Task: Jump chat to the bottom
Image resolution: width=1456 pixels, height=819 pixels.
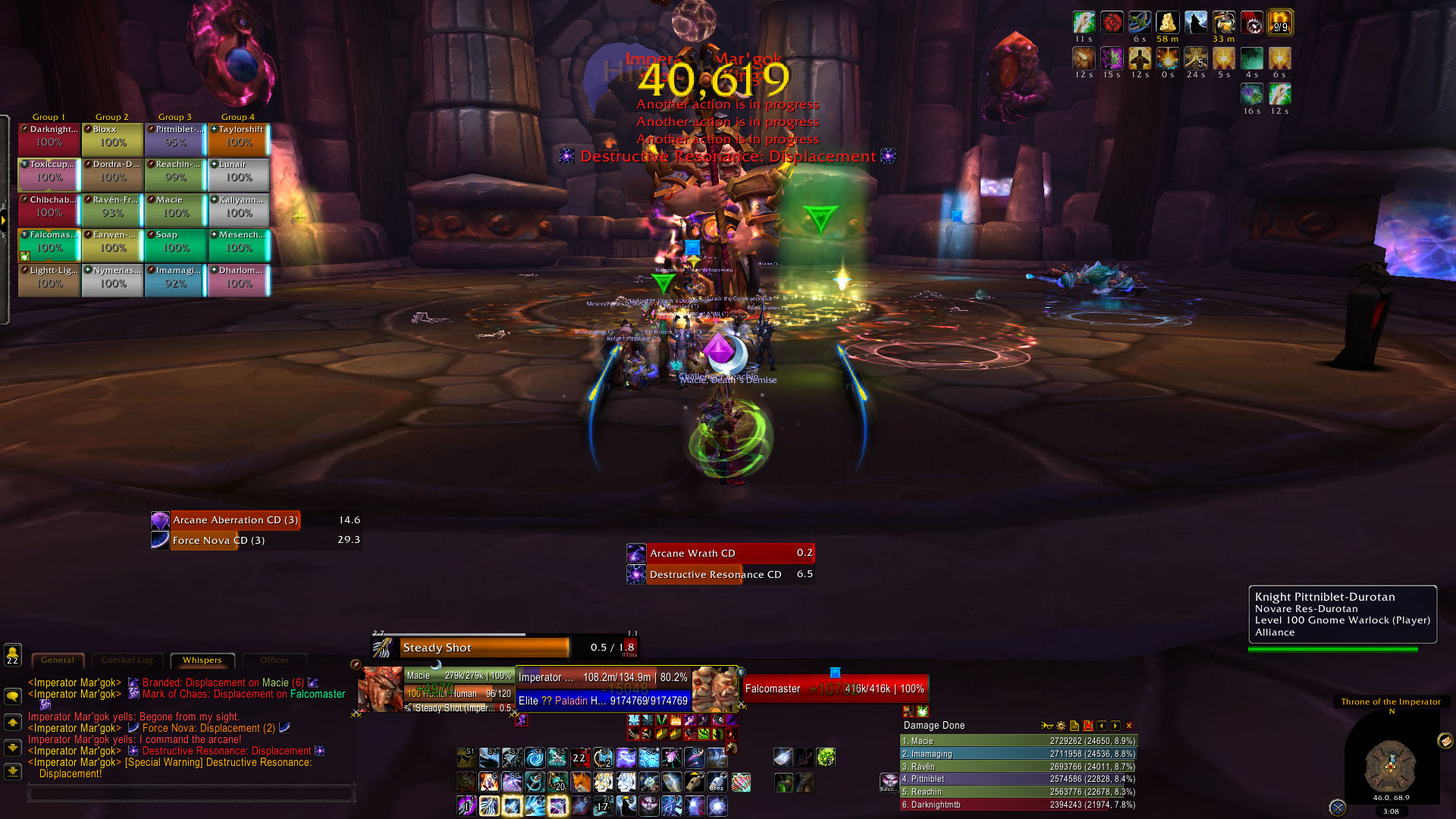Action: pos(13,772)
